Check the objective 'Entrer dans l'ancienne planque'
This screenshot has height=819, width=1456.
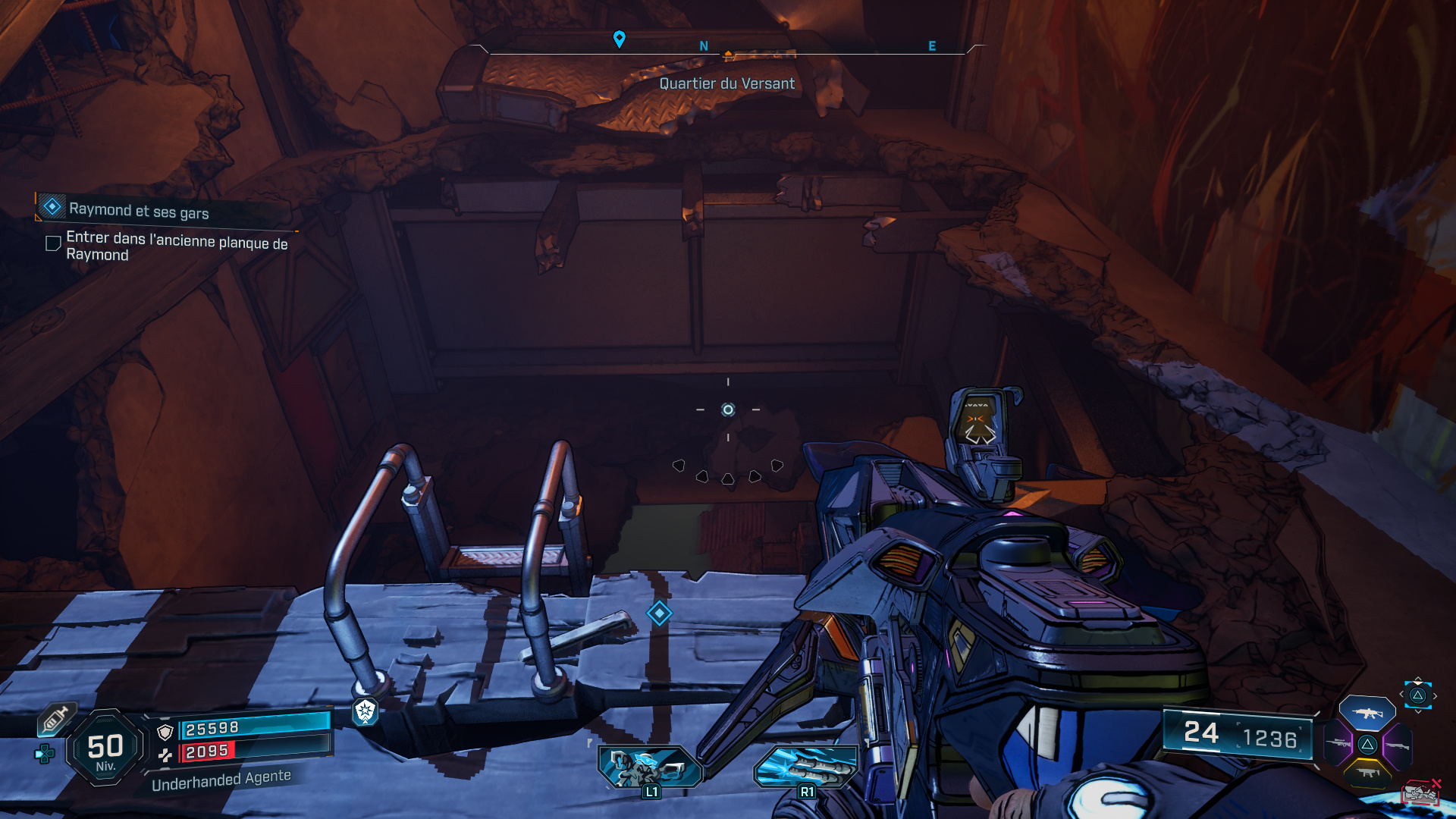52,243
